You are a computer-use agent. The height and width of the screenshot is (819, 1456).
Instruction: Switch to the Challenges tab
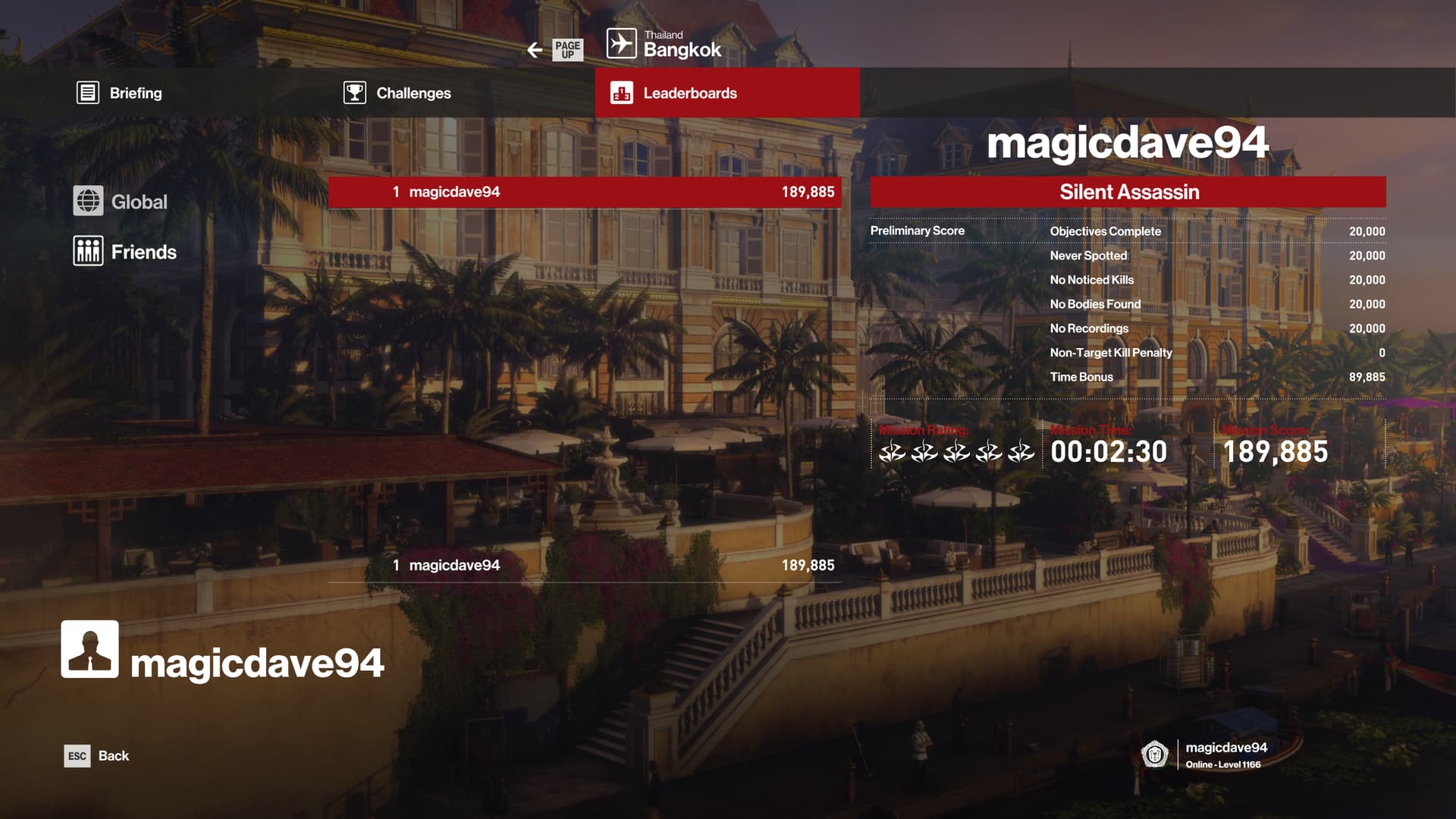397,93
